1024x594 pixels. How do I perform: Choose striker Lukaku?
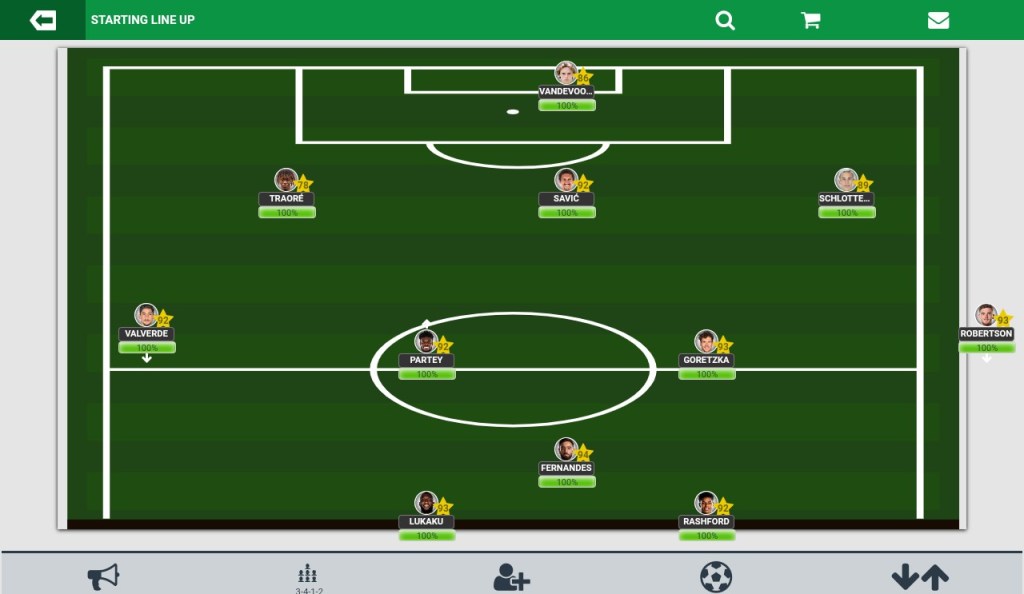(x=427, y=505)
